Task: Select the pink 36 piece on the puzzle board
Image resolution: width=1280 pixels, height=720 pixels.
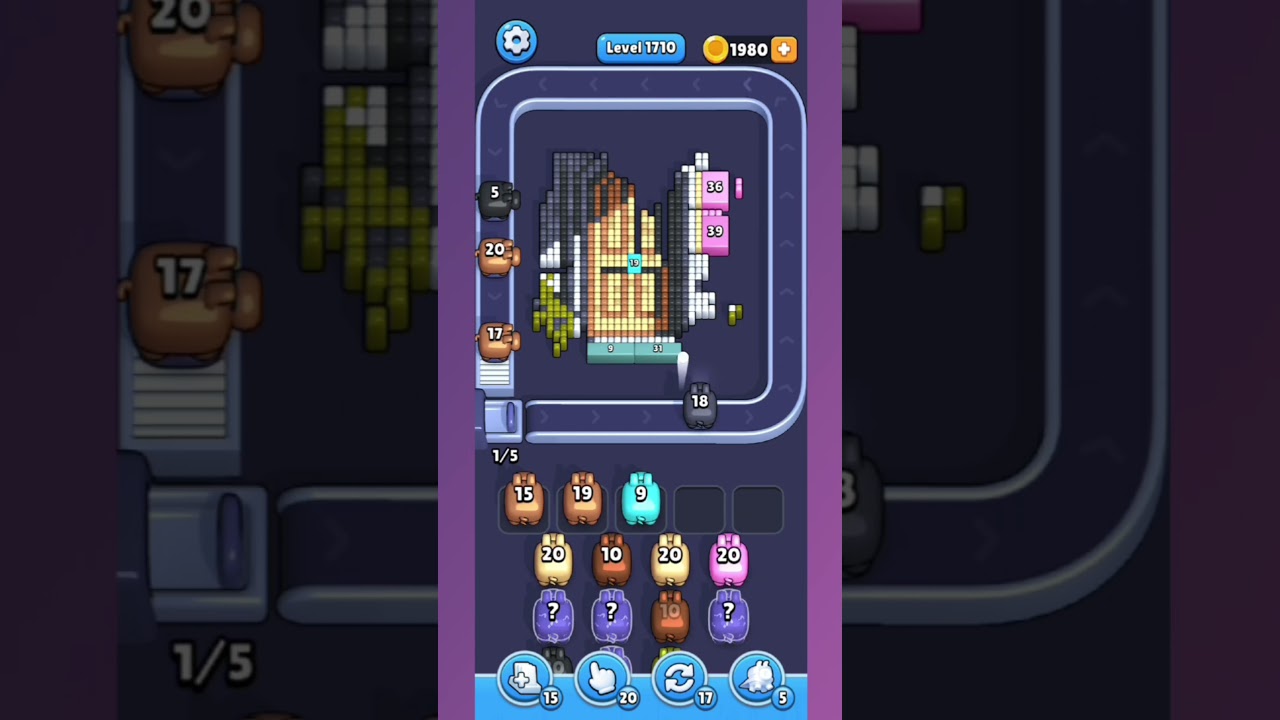Action: click(x=714, y=188)
